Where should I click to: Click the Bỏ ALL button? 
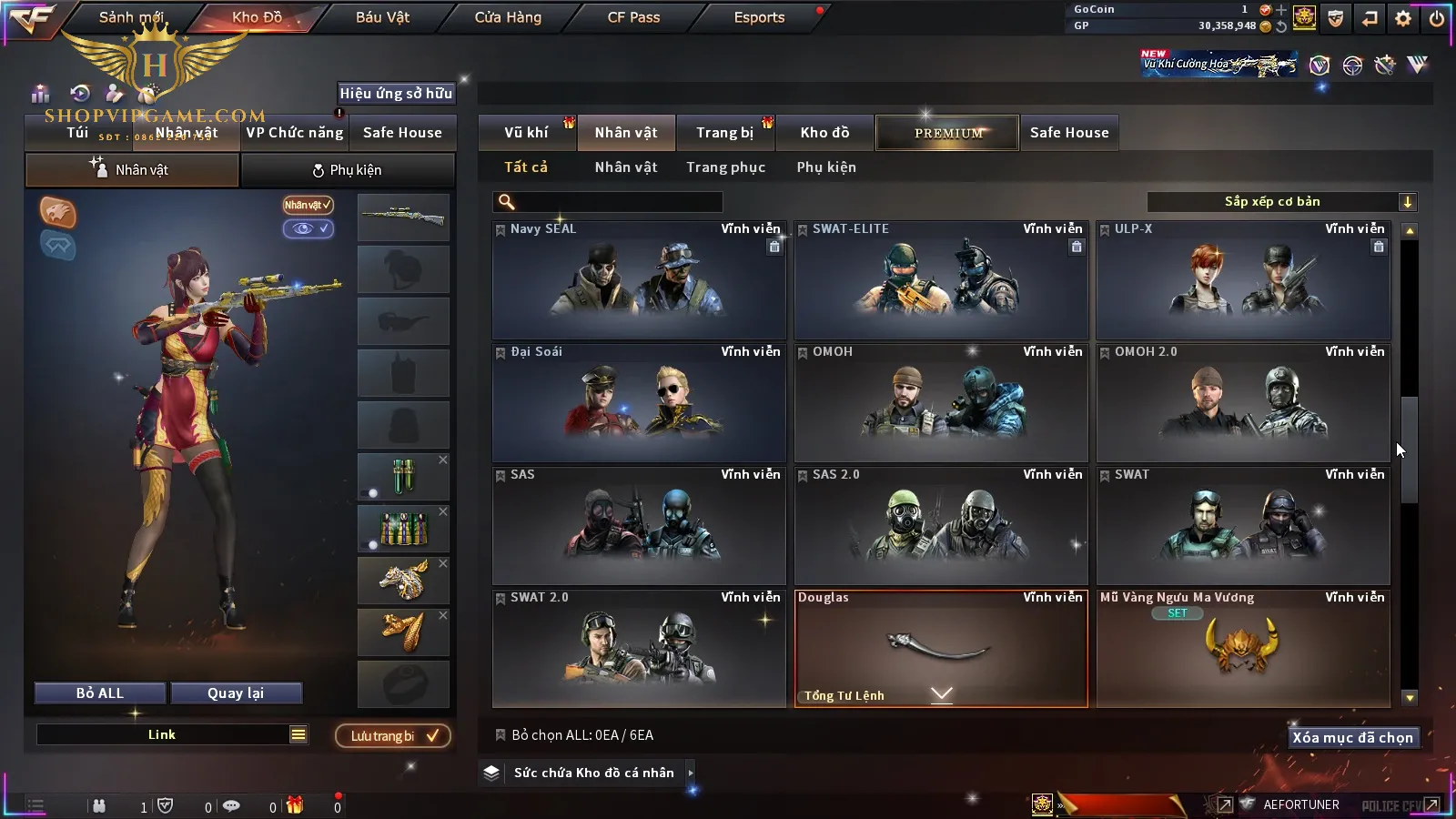(x=100, y=693)
